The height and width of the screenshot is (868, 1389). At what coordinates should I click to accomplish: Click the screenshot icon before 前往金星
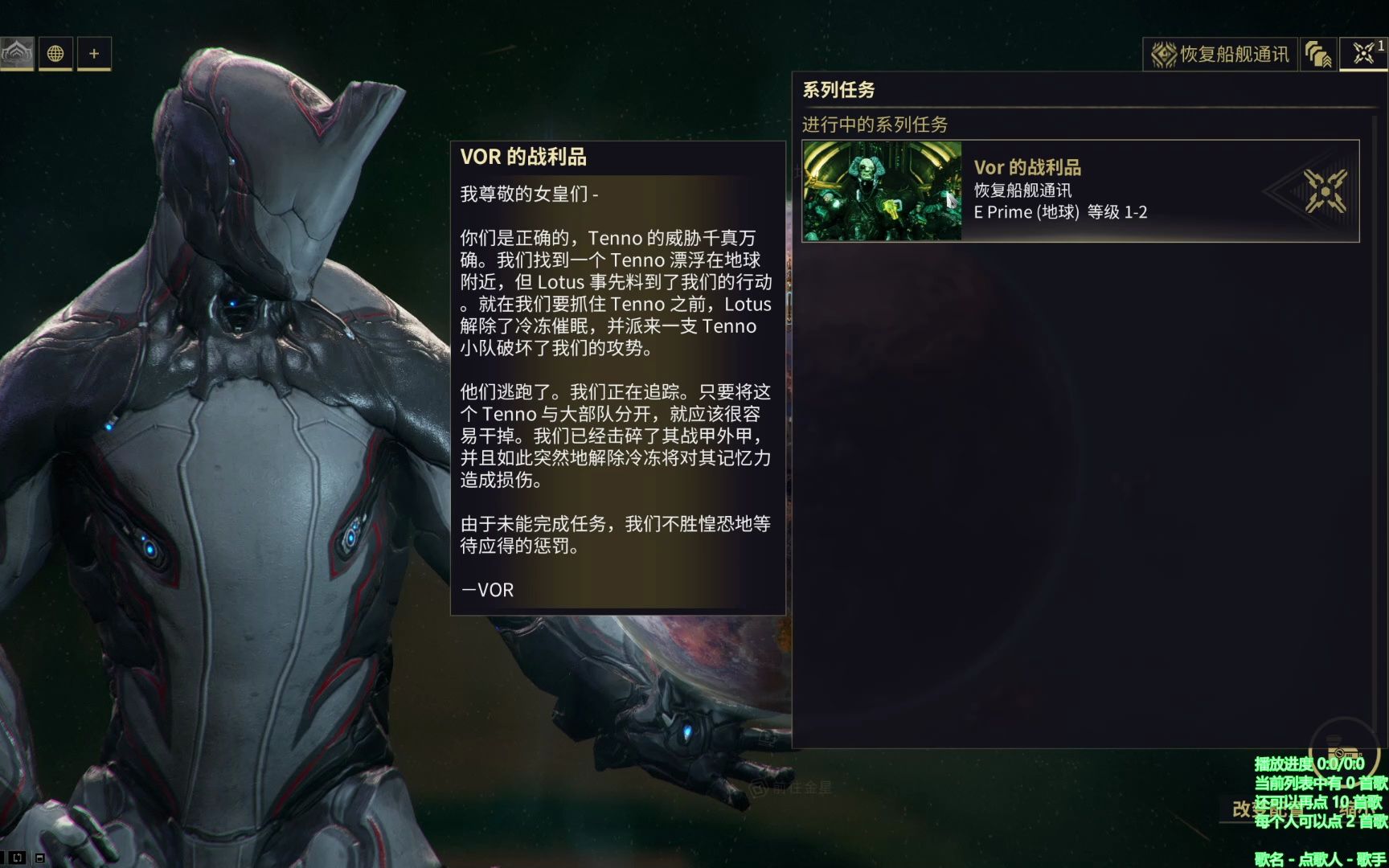coord(756,789)
